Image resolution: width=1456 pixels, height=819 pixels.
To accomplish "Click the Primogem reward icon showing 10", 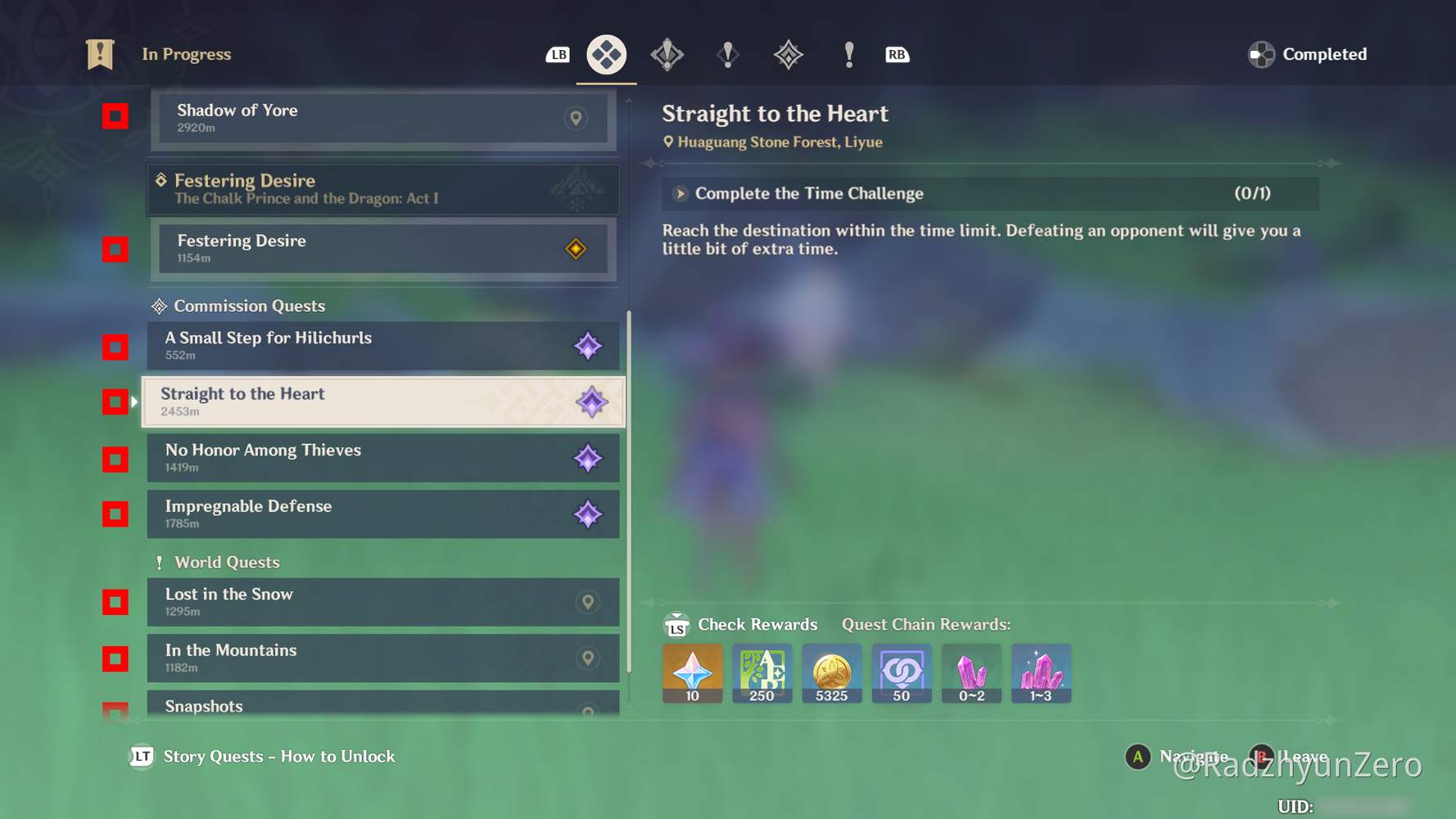I will (692, 672).
